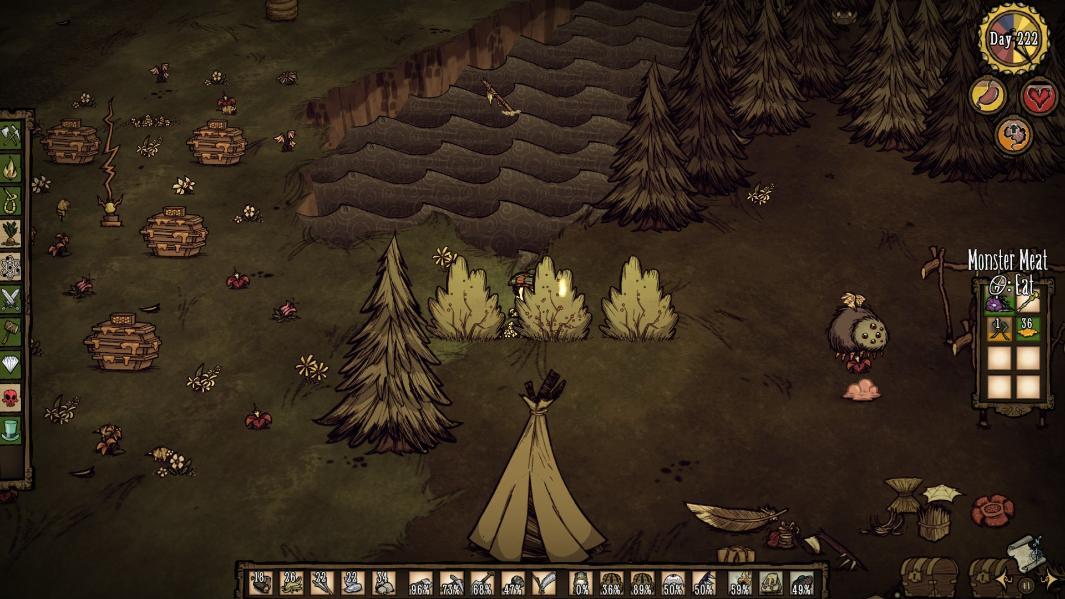1065x599 pixels.
Task: Select the inventory item at 89% durability
Action: click(x=641, y=583)
